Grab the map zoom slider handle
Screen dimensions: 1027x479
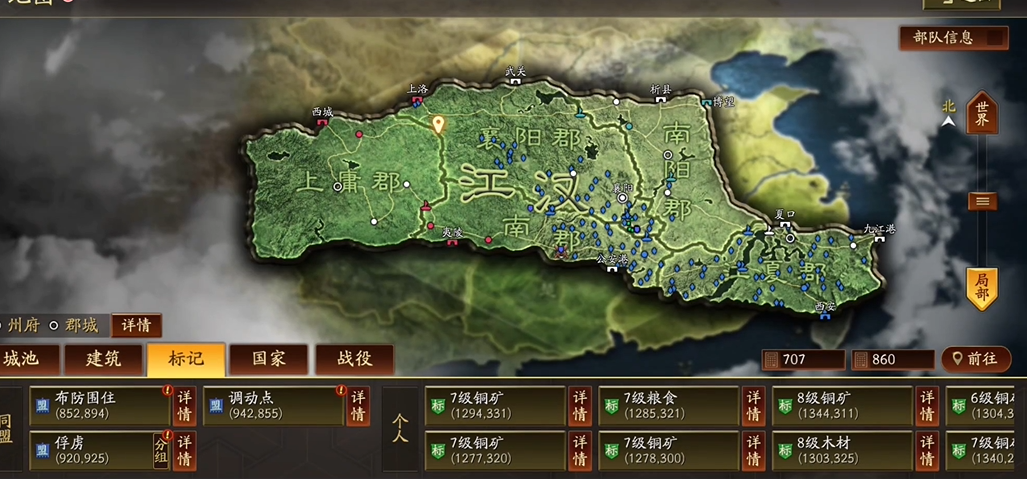[x=982, y=201]
